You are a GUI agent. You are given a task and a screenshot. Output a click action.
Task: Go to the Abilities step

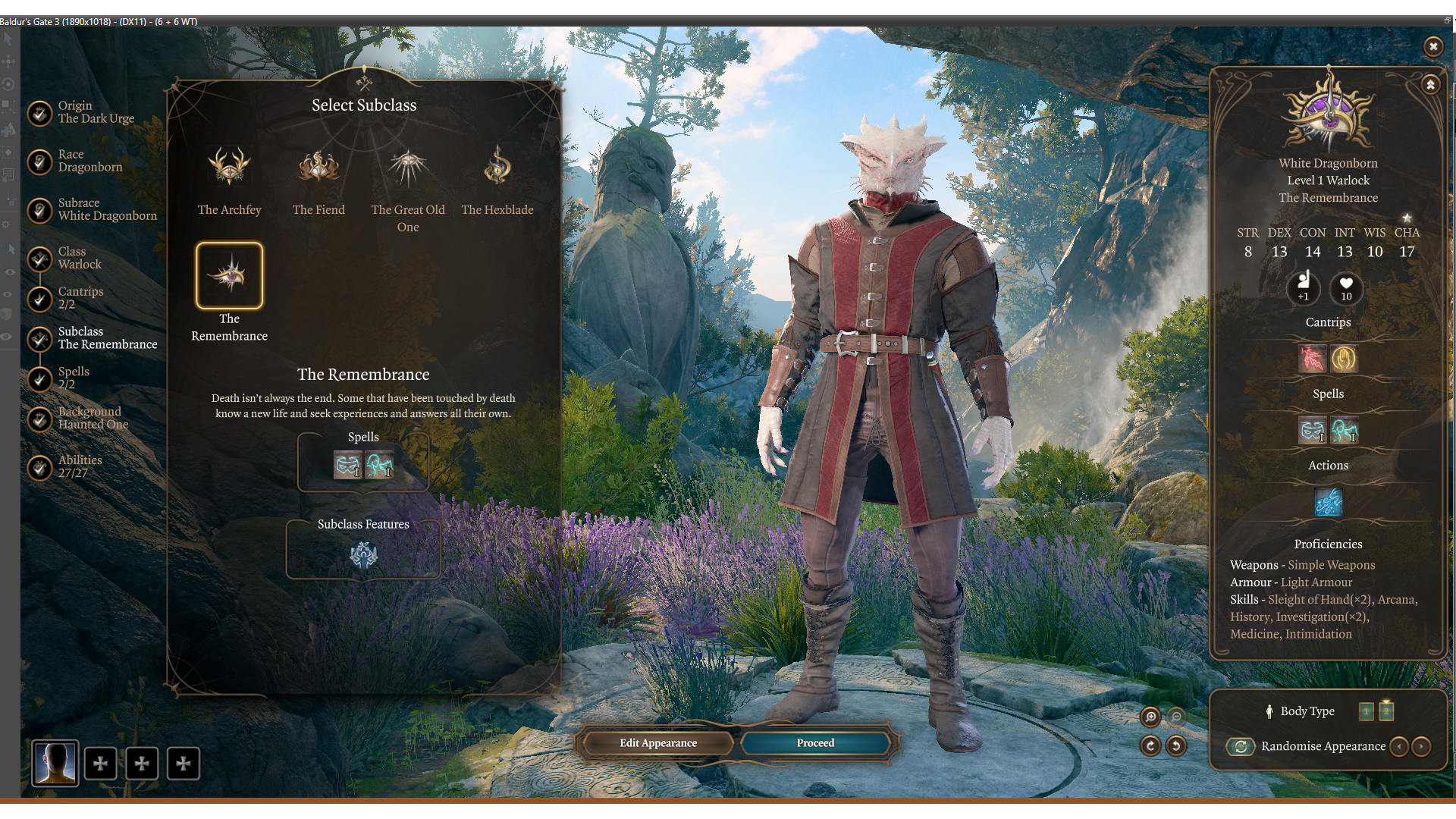coord(79,466)
